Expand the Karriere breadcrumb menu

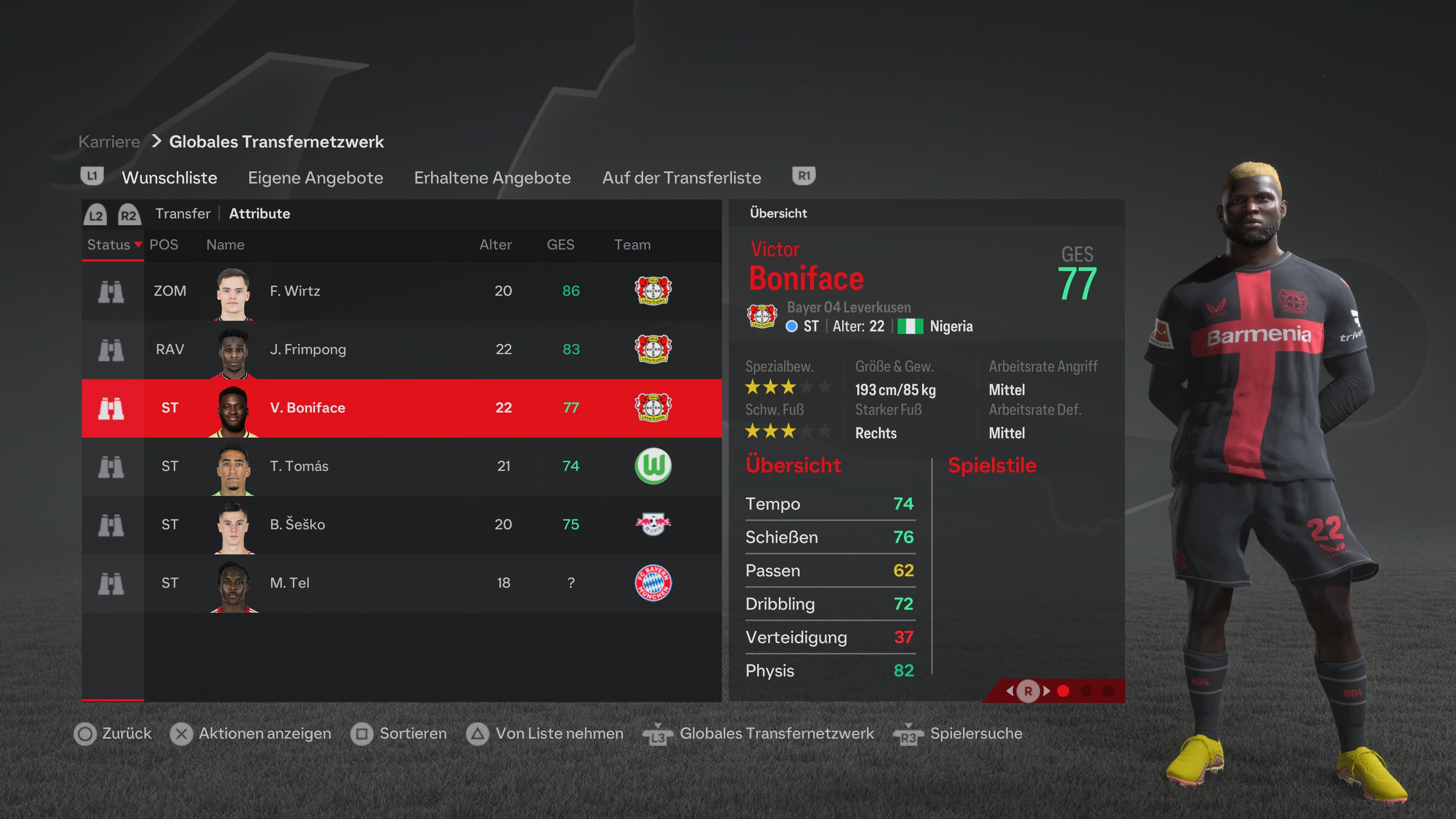[108, 141]
